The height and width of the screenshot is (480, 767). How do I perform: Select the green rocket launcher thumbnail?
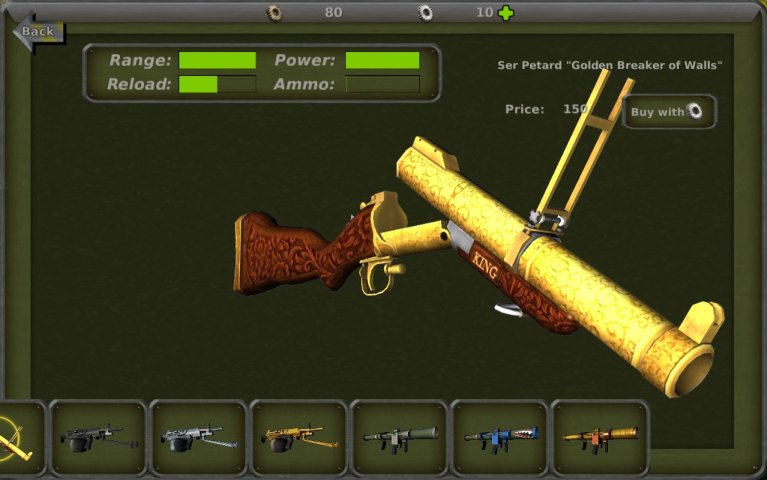tap(399, 437)
